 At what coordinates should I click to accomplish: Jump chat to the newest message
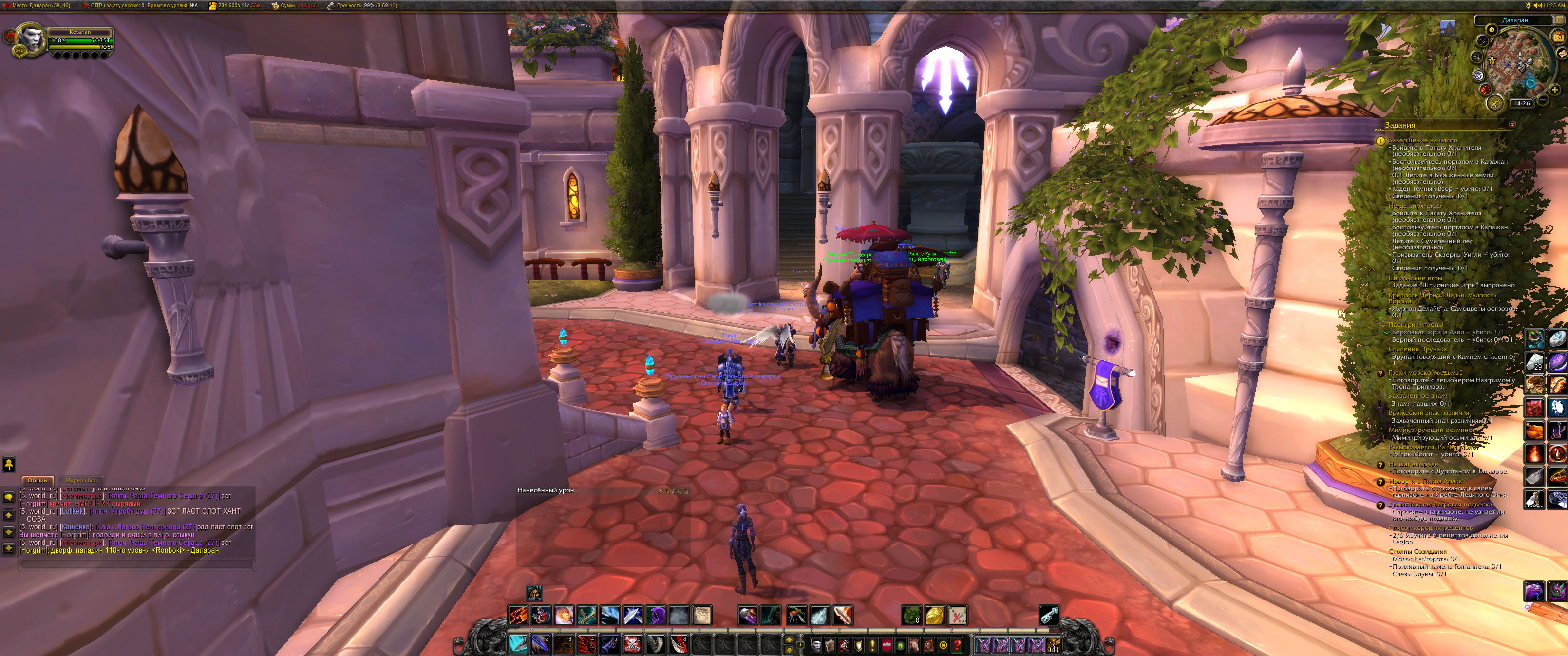(8, 548)
